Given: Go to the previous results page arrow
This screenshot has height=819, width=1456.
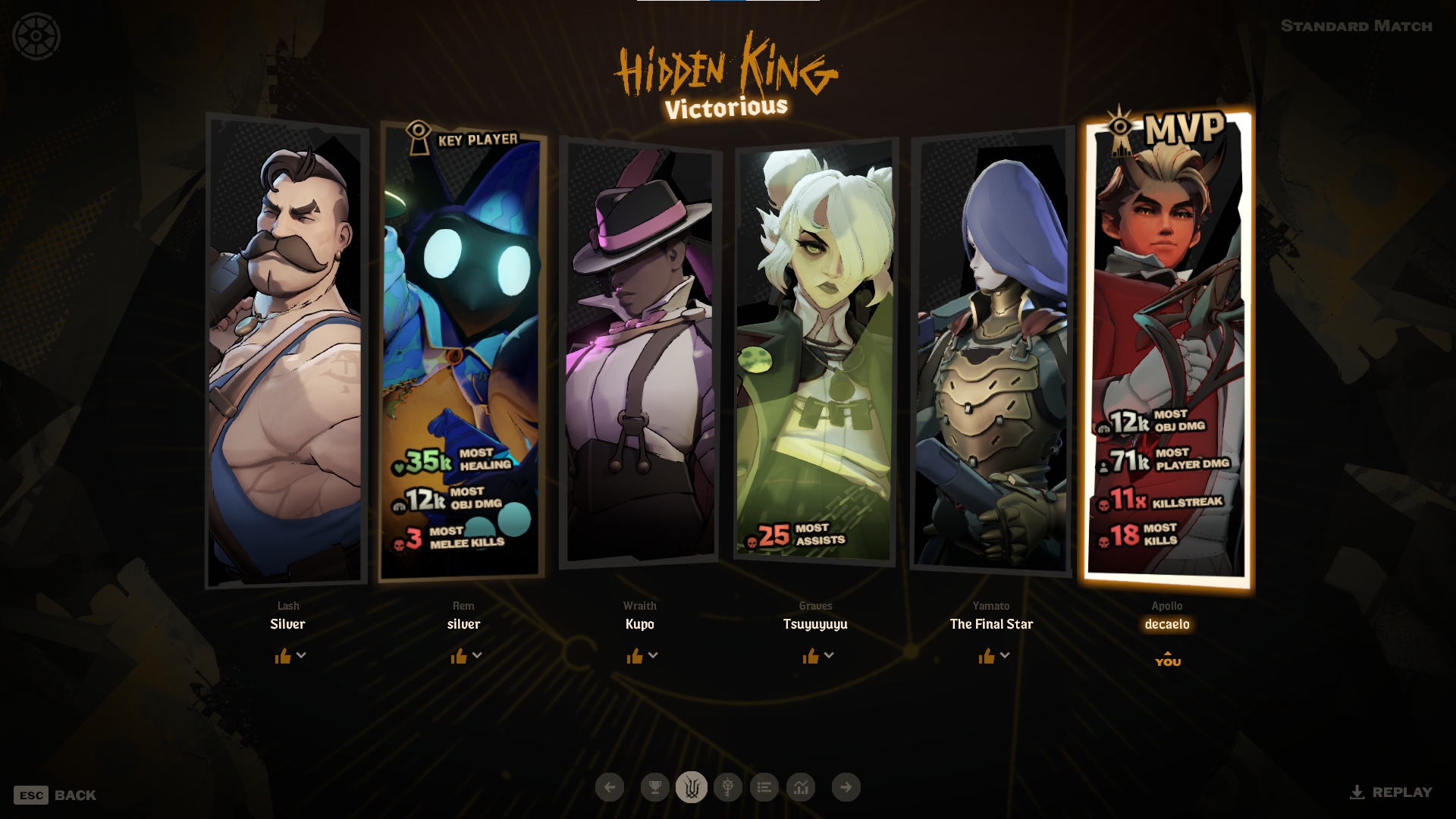Looking at the screenshot, I should pos(610,787).
